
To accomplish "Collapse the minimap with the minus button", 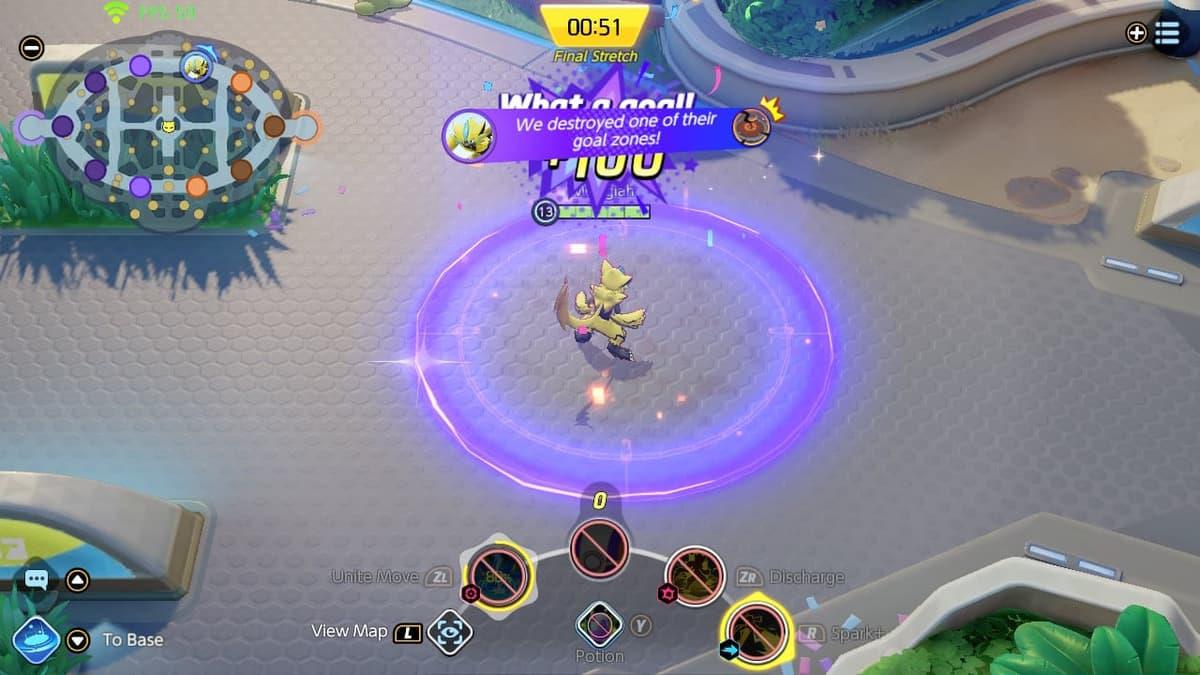I will tap(31, 47).
